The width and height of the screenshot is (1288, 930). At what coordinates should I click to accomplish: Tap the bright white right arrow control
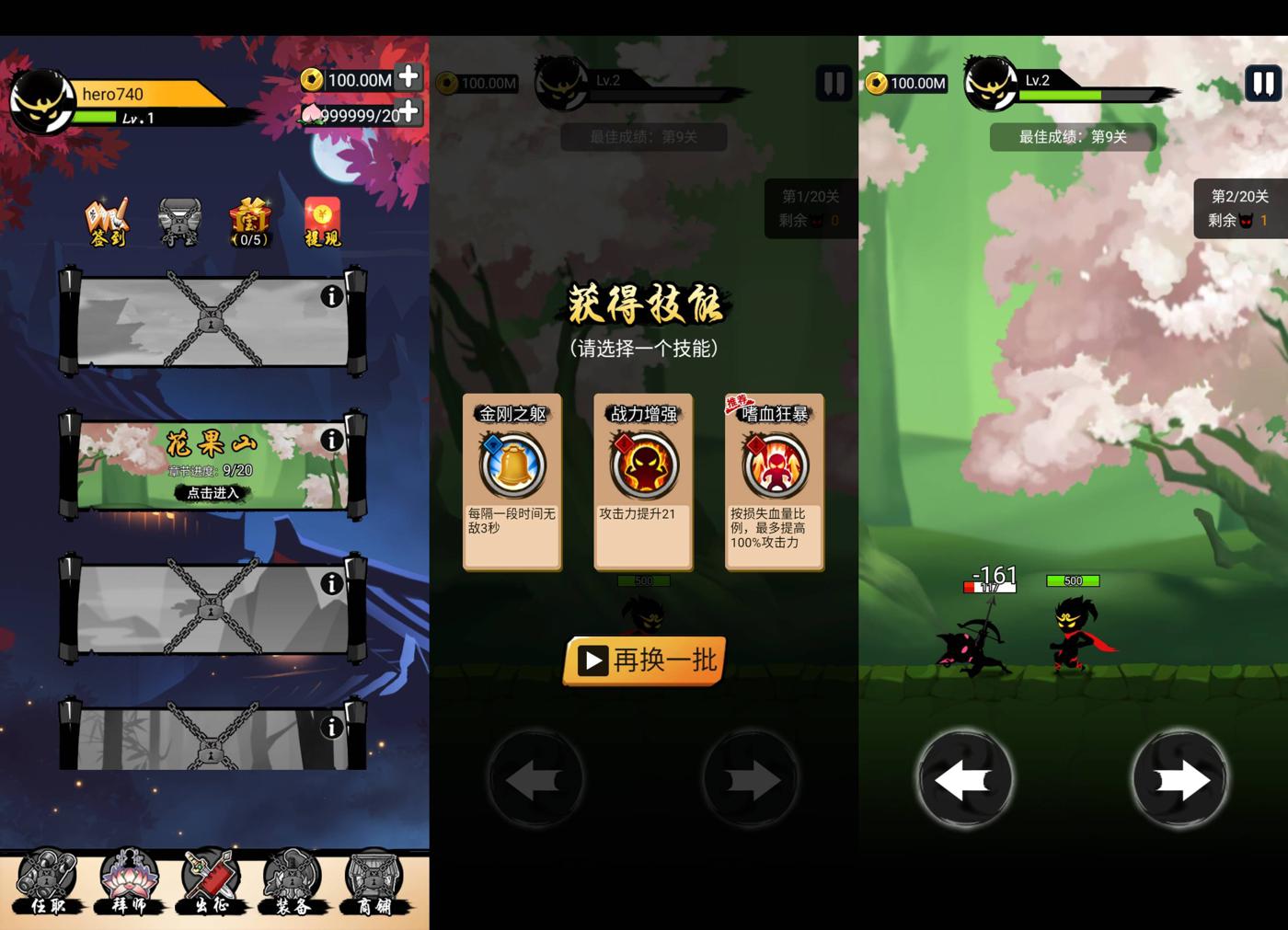pos(1179,780)
